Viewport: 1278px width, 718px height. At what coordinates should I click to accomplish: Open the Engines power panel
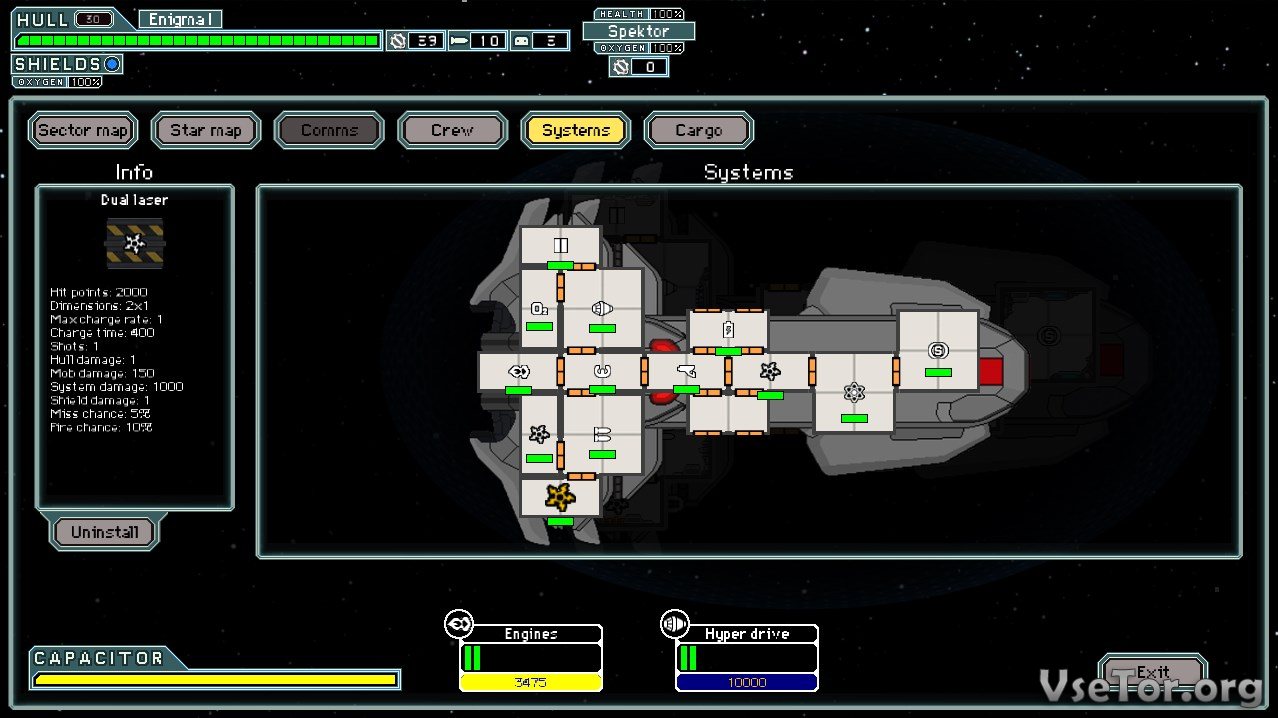530,656
